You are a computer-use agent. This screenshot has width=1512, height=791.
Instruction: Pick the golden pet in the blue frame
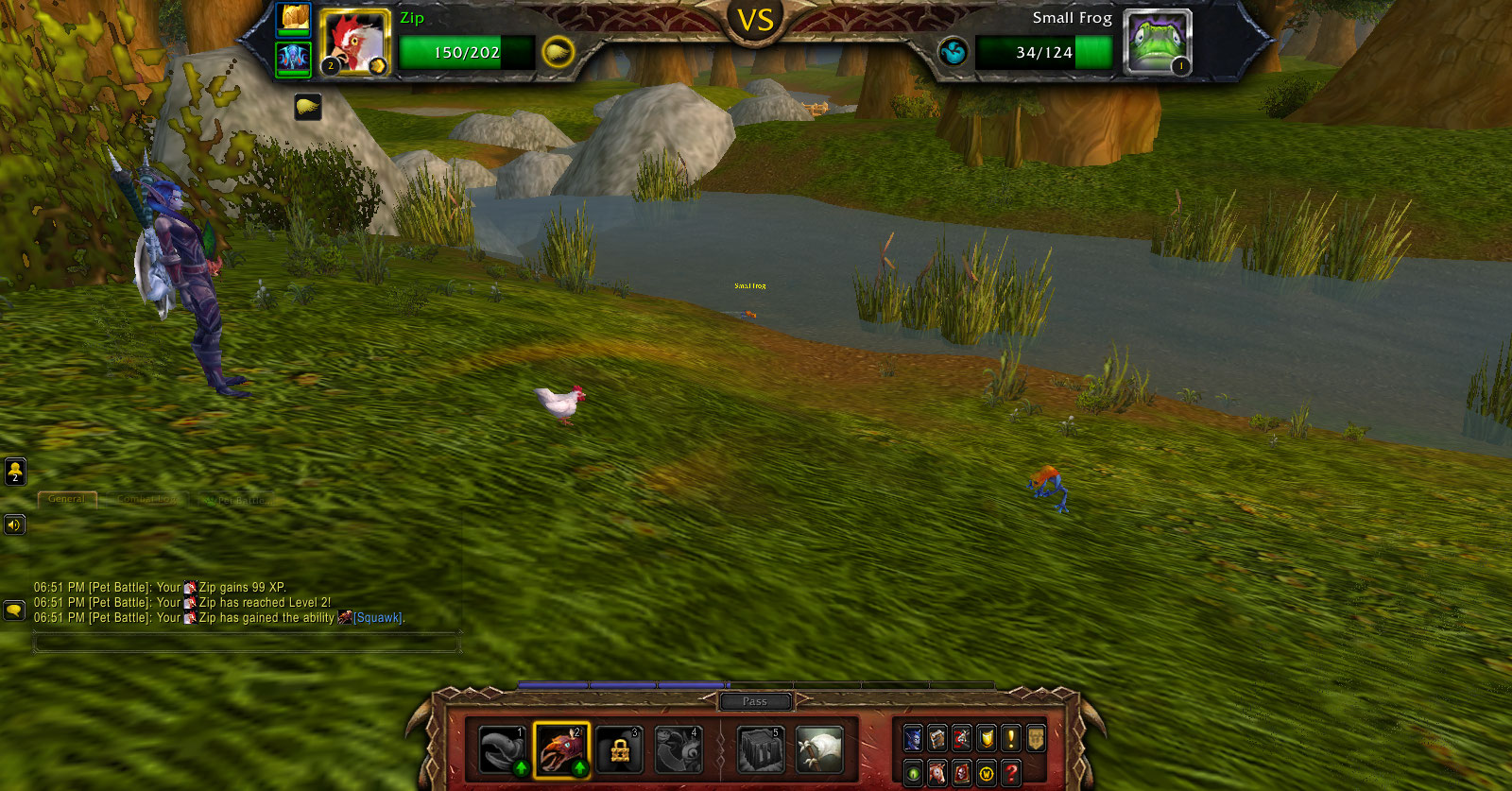click(294, 19)
